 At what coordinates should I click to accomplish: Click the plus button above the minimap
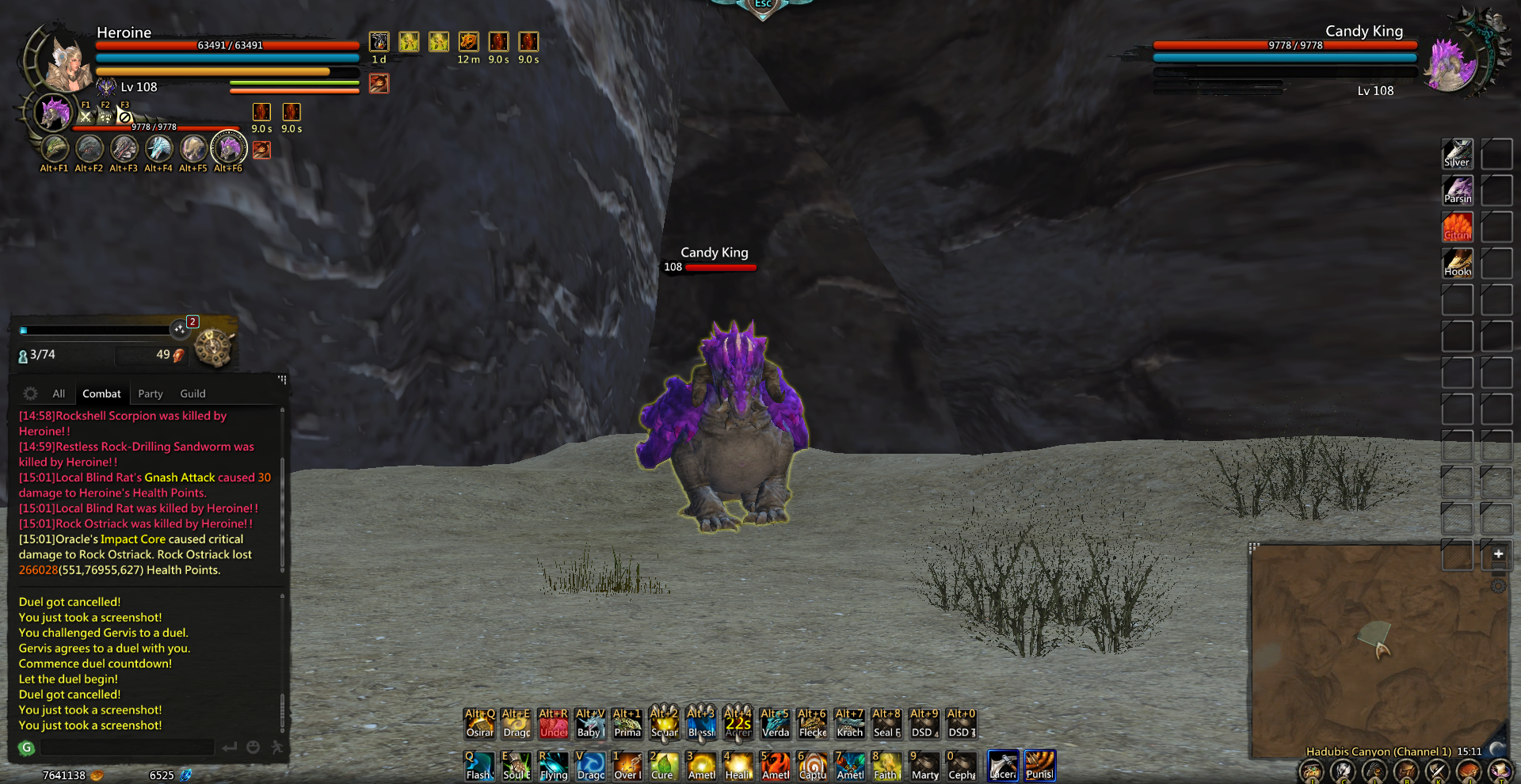coord(1498,554)
